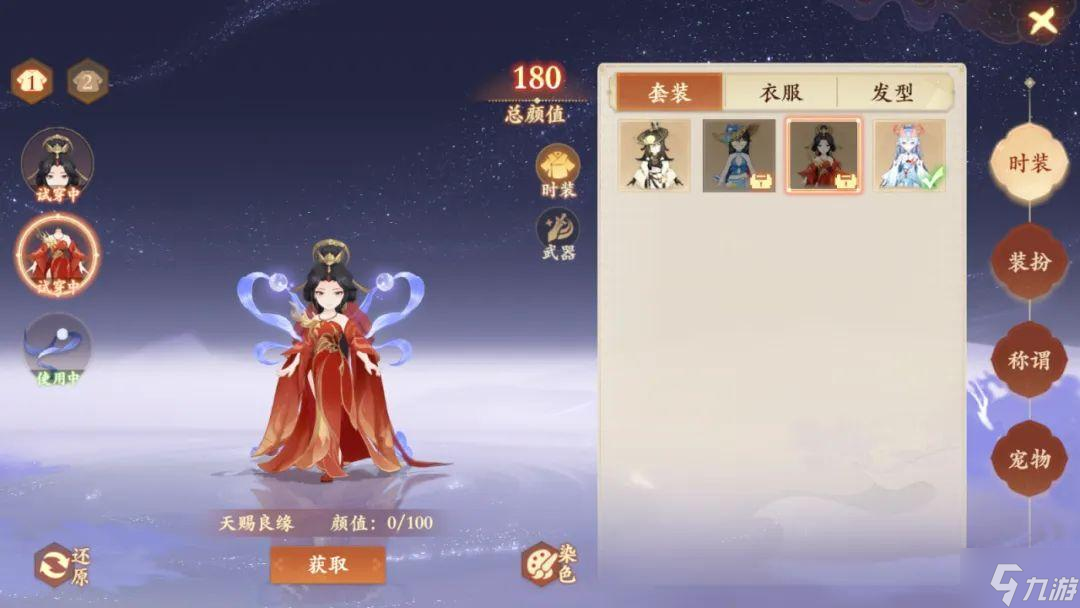Screen dimensions: 1080x608
Task: Go to the 装扮 section
Action: click(x=1028, y=262)
